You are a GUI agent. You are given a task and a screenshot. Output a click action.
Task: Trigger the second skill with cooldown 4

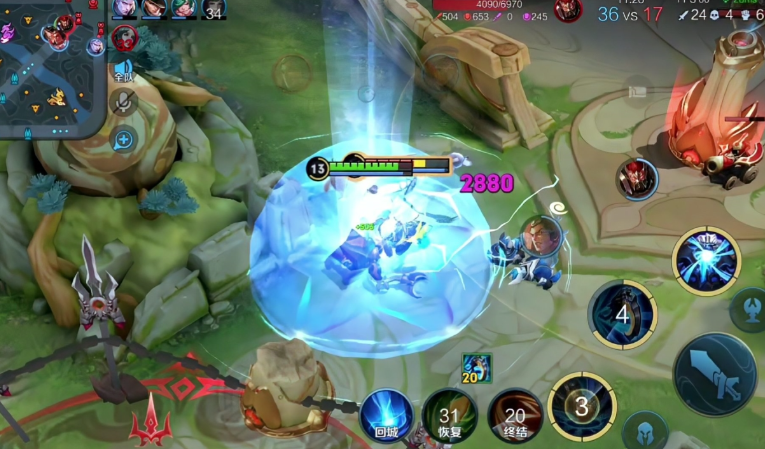coord(622,314)
